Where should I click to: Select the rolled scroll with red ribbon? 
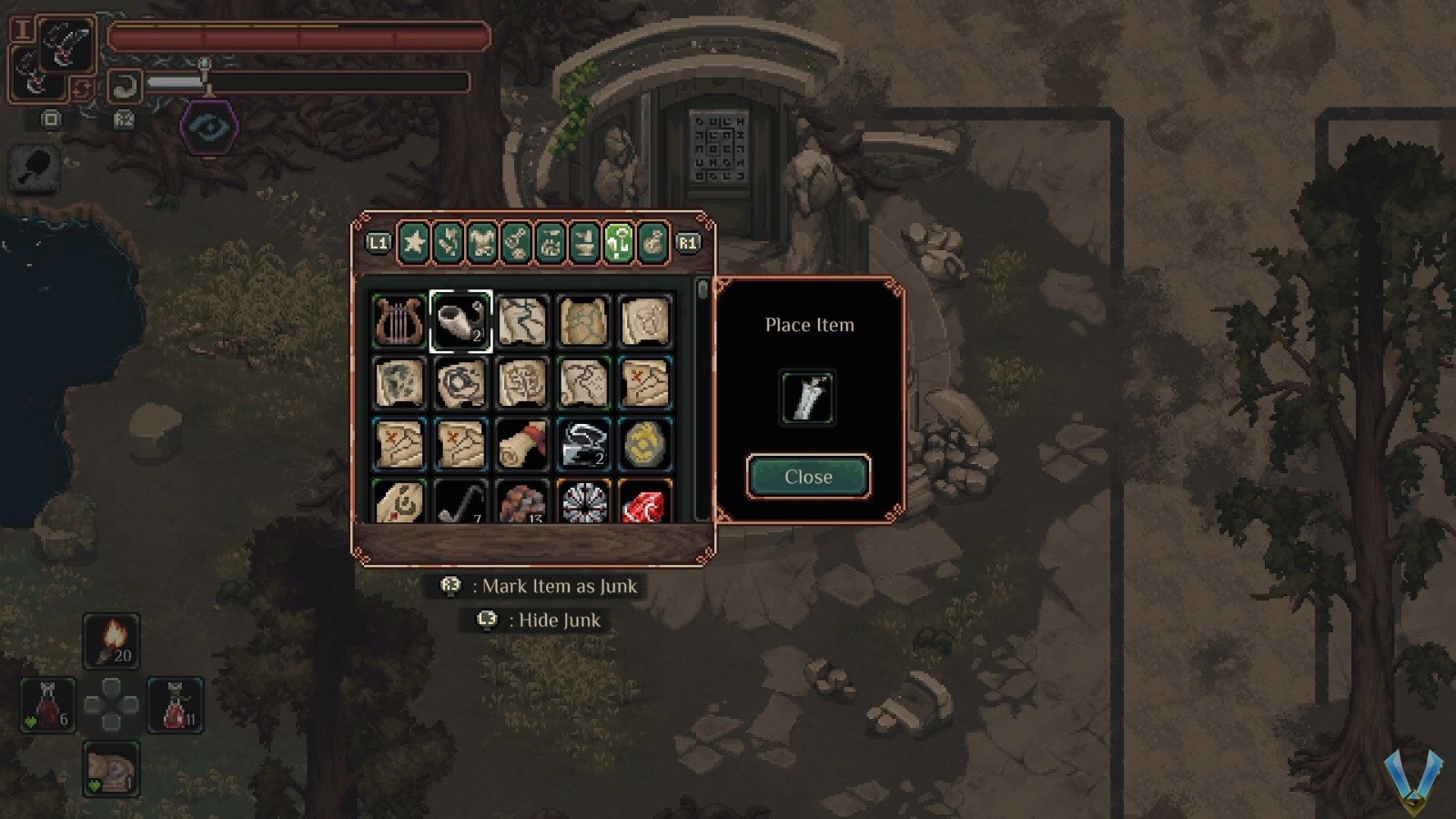pyautogui.click(x=522, y=444)
